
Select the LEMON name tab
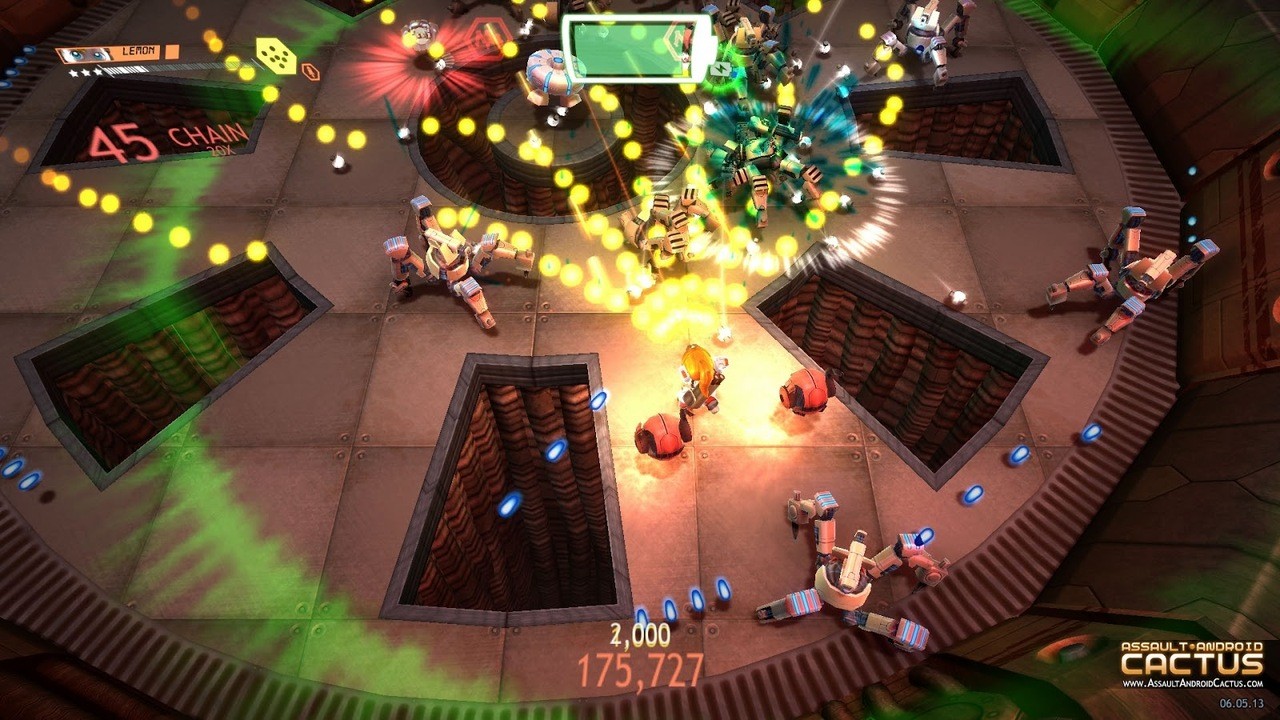pyautogui.click(x=138, y=51)
